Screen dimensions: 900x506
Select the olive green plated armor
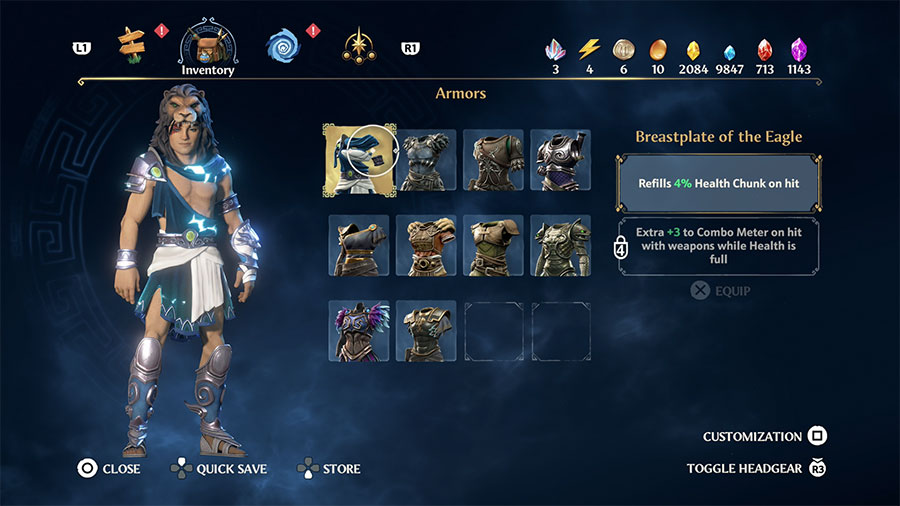click(x=493, y=245)
